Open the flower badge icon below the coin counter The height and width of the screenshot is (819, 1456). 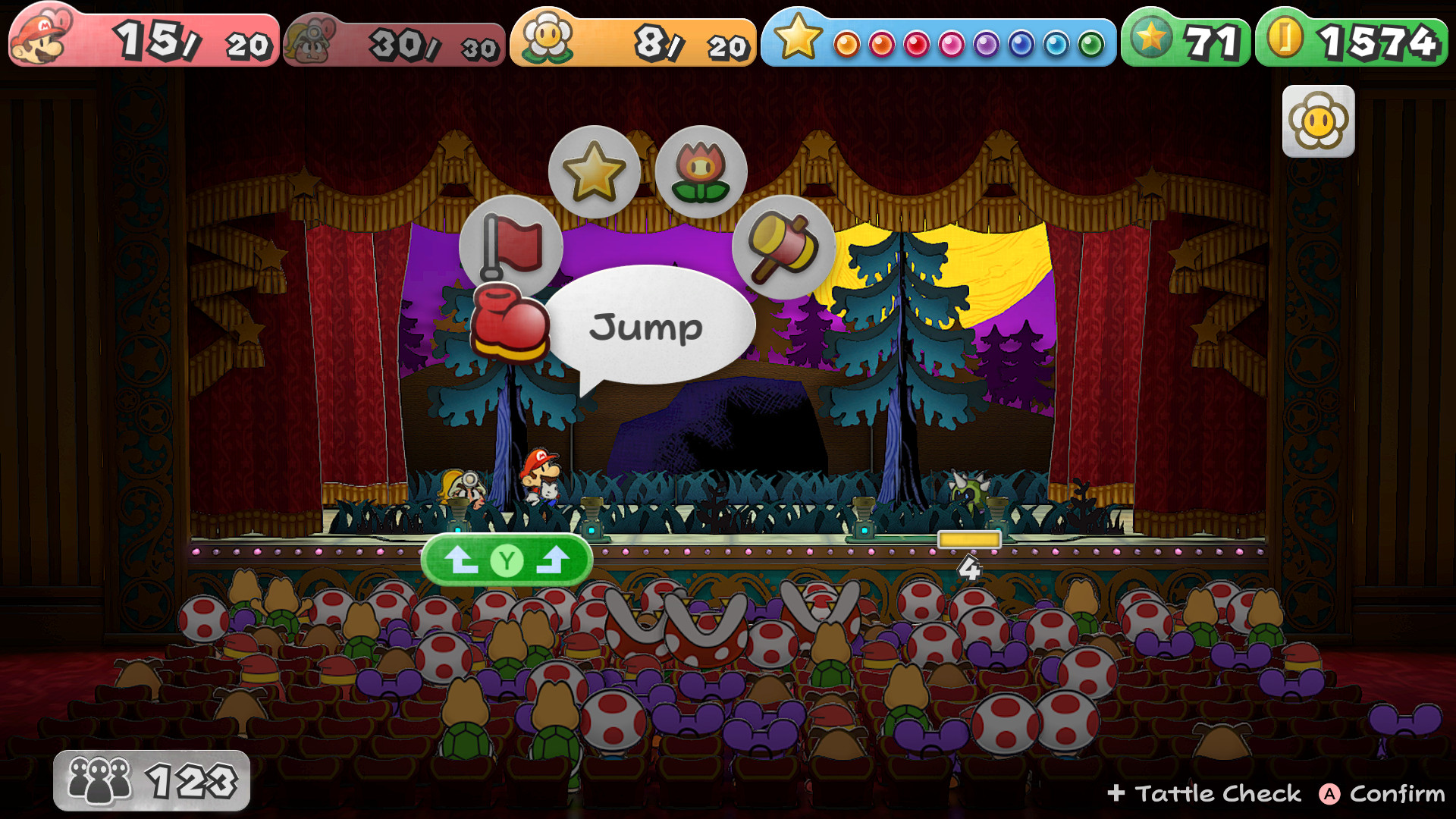point(1318,120)
